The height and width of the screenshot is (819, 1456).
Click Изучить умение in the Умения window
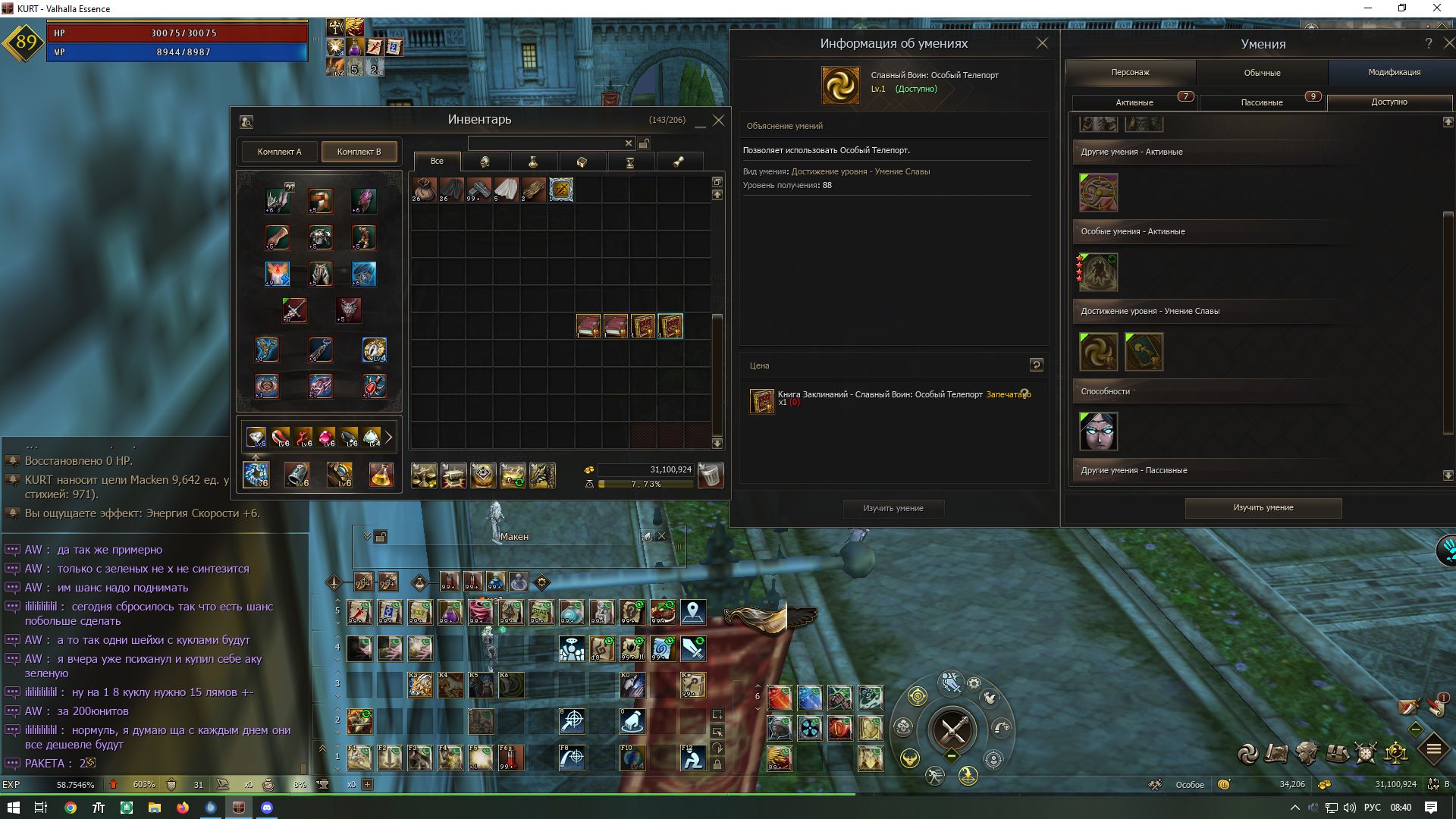[1263, 508]
